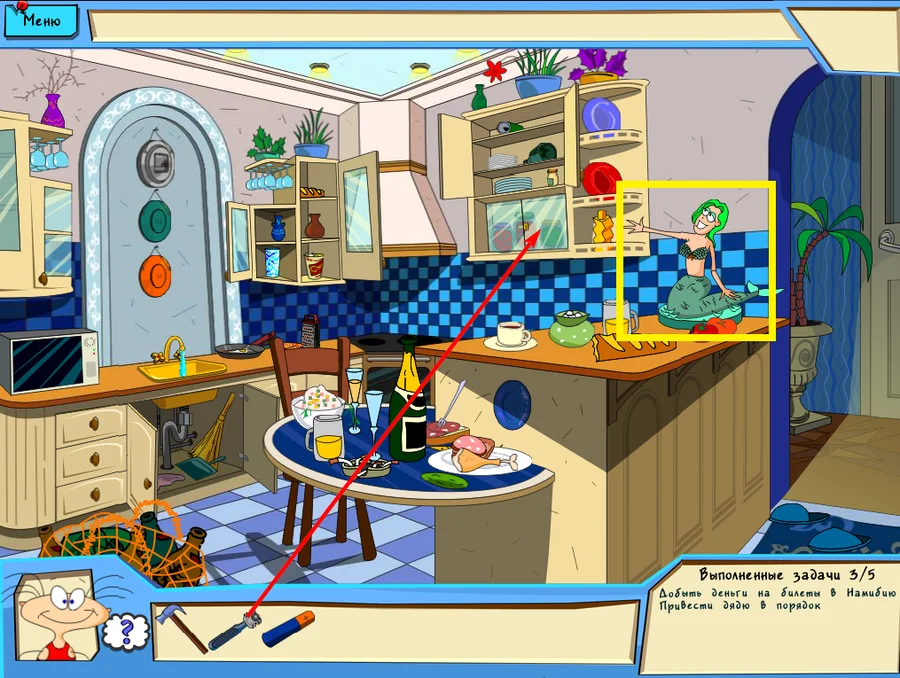Pick the wrench from the inventory
The height and width of the screenshot is (678, 900).
(x=234, y=630)
